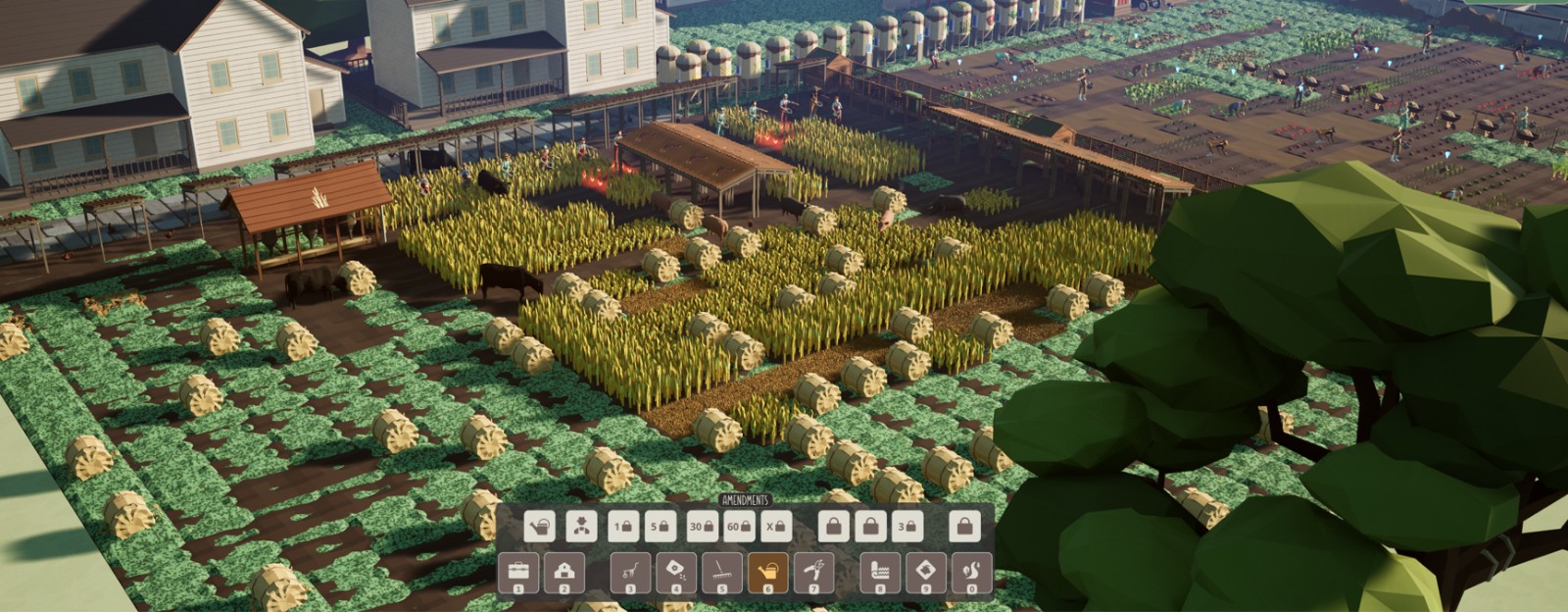The width and height of the screenshot is (1568, 612).
Task: Select the light watering can amendment
Action: pyautogui.click(x=539, y=527)
